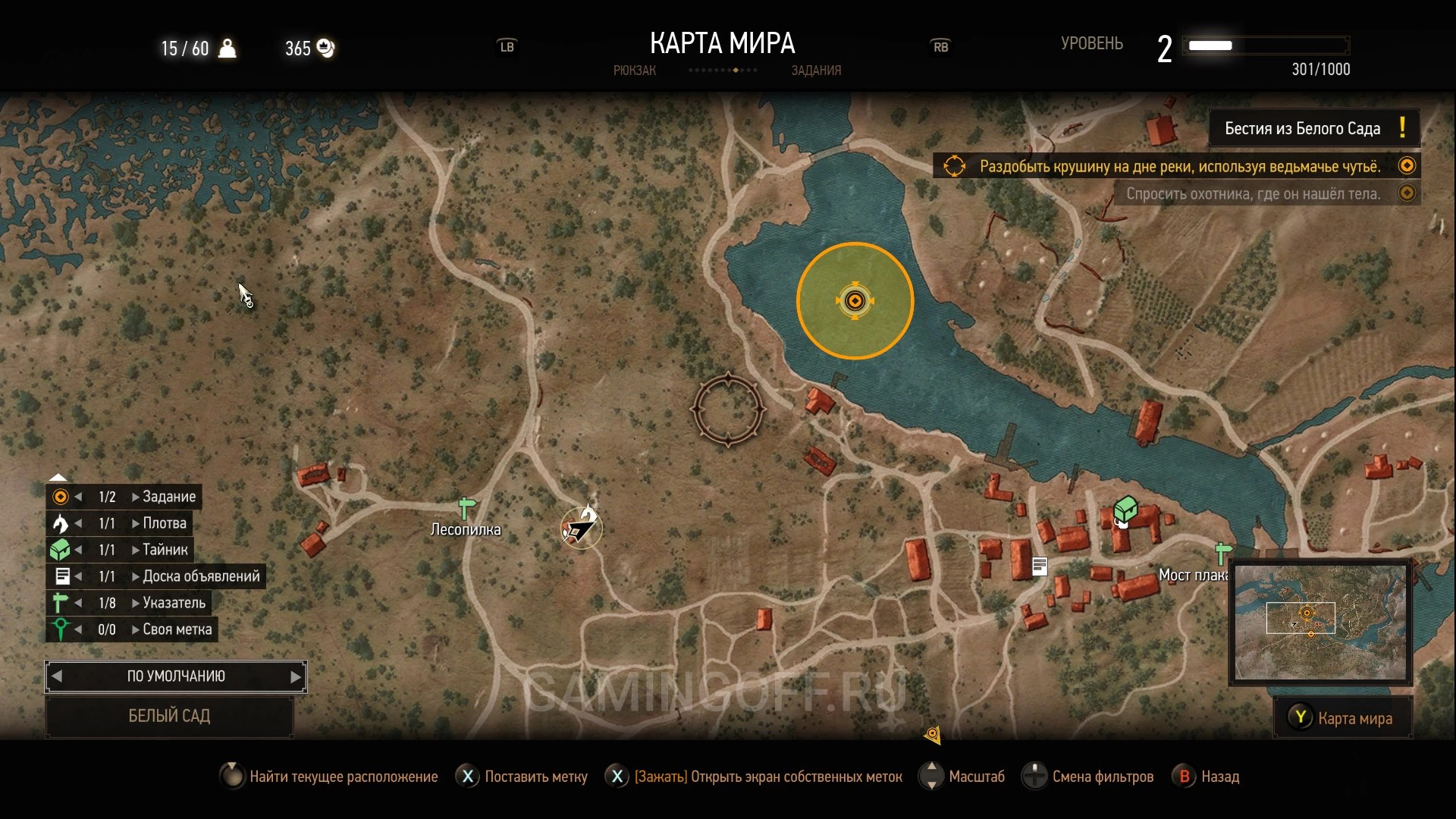Toggle the Тайник legend filter
This screenshot has width=1456, height=819.
pos(165,550)
